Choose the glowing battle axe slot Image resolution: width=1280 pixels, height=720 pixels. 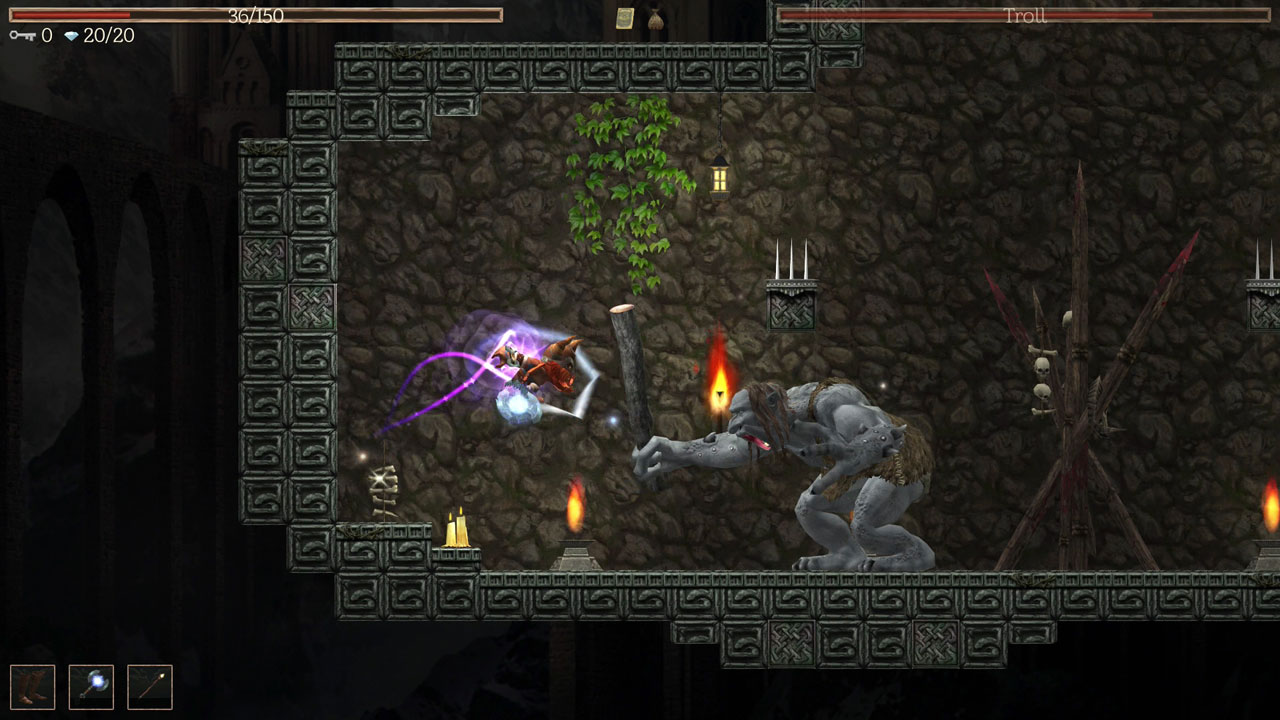[91, 687]
